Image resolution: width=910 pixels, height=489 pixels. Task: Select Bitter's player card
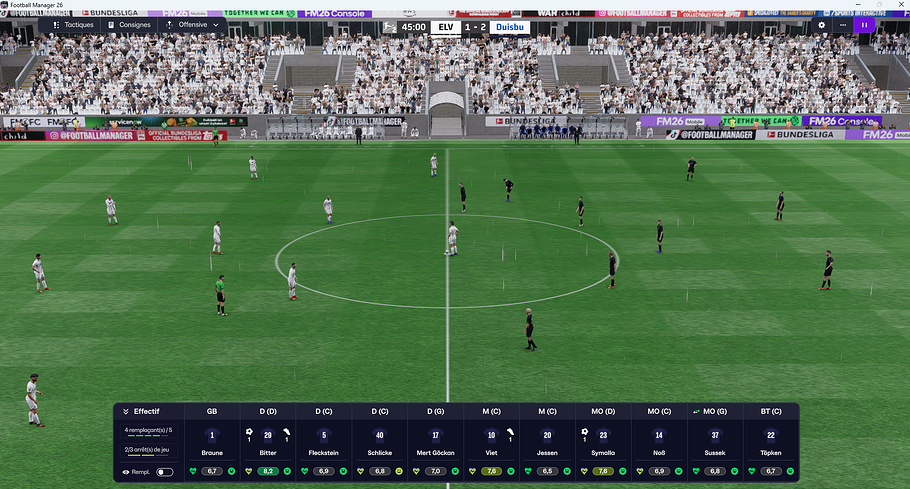click(x=268, y=441)
